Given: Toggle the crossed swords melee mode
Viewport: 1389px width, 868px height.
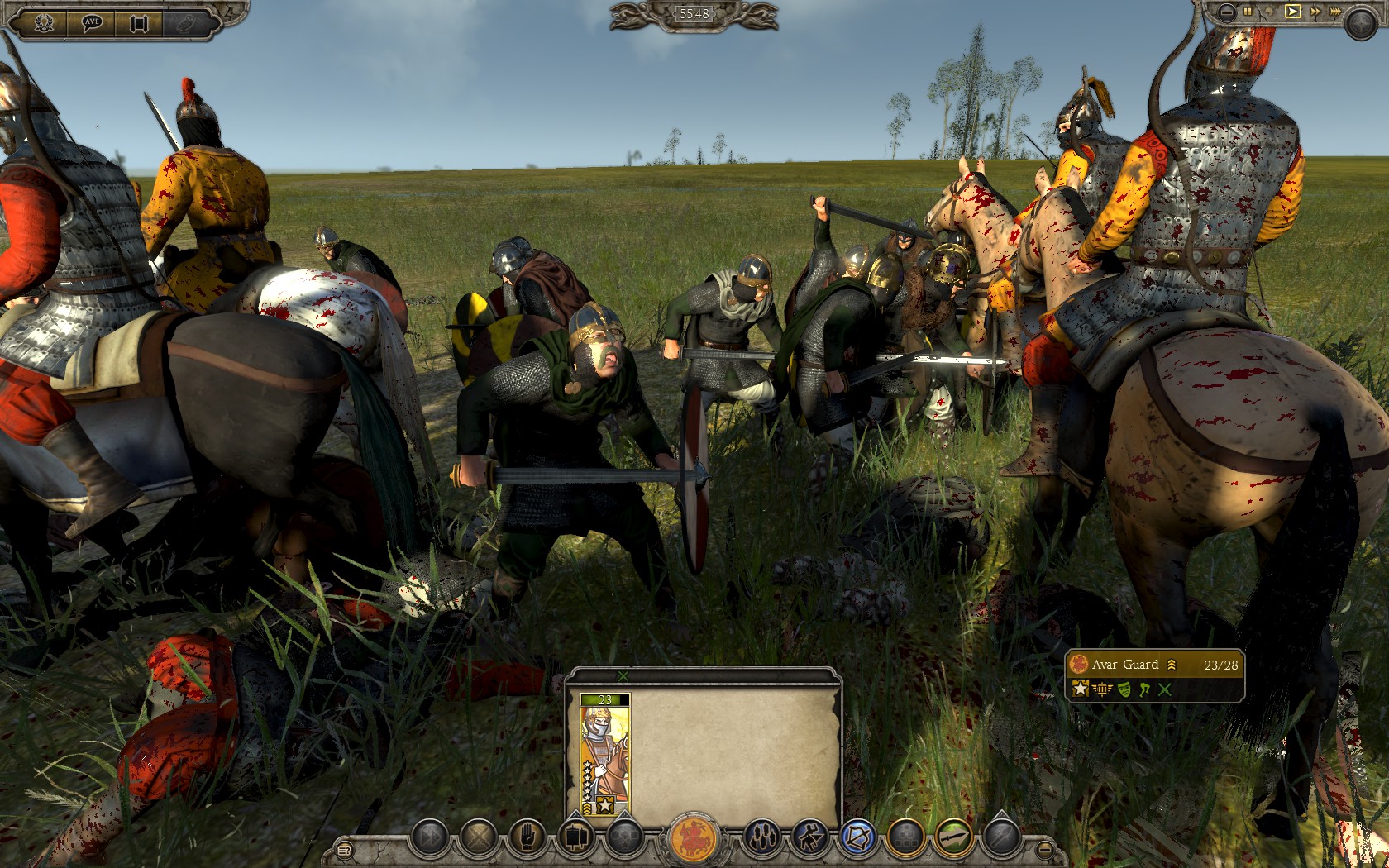Looking at the screenshot, I should (477, 839).
